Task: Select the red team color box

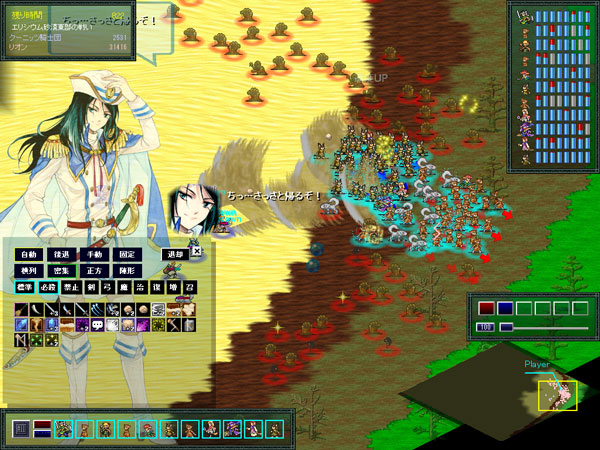Action: (x=486, y=308)
